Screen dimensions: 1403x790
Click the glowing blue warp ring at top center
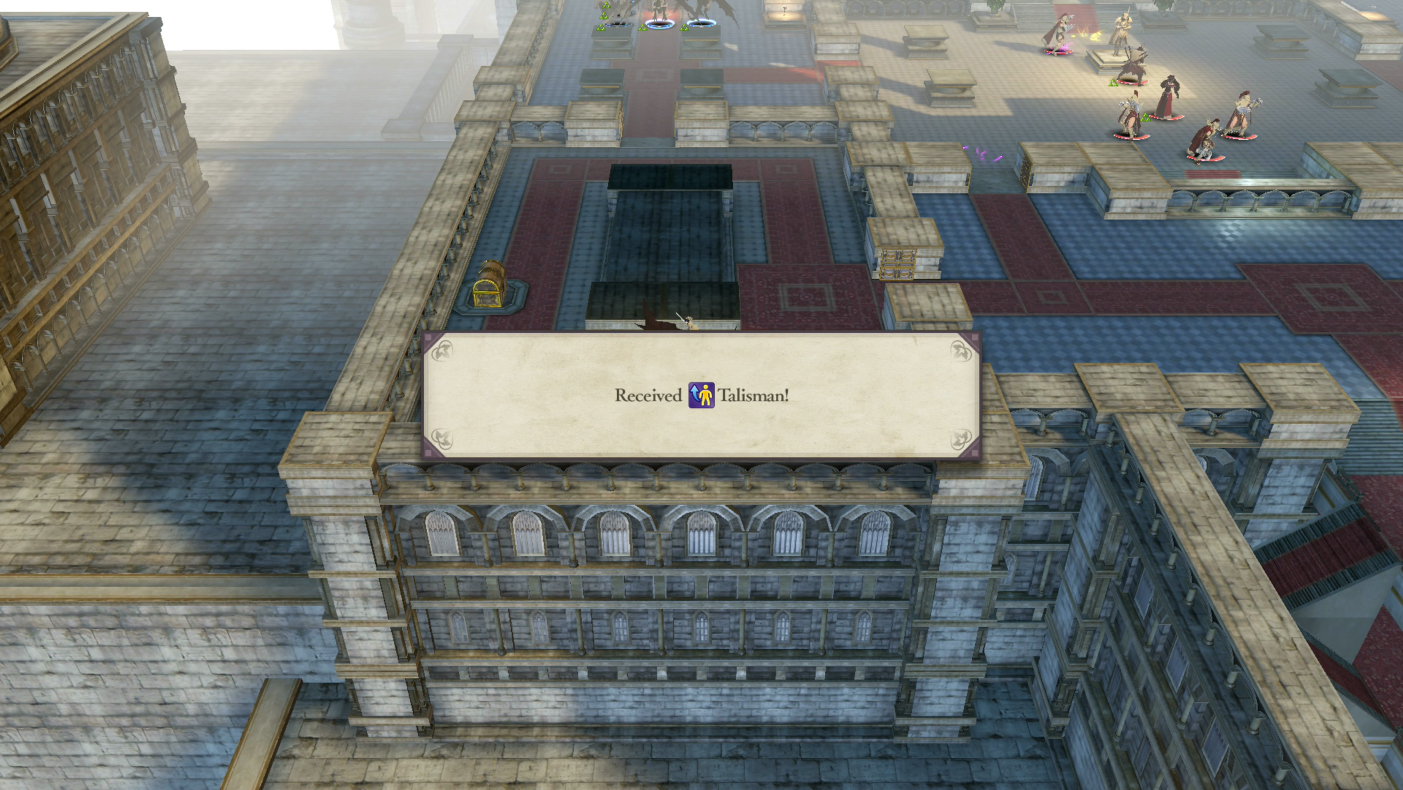pos(660,24)
